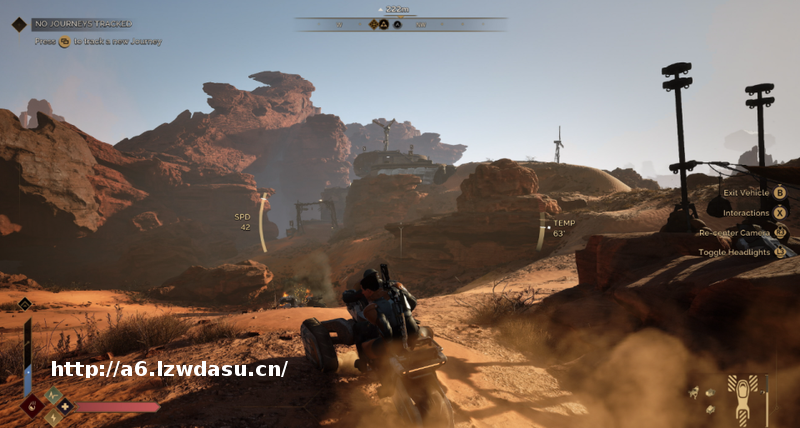
Task: Choose the Interactions label
Action: [747, 212]
